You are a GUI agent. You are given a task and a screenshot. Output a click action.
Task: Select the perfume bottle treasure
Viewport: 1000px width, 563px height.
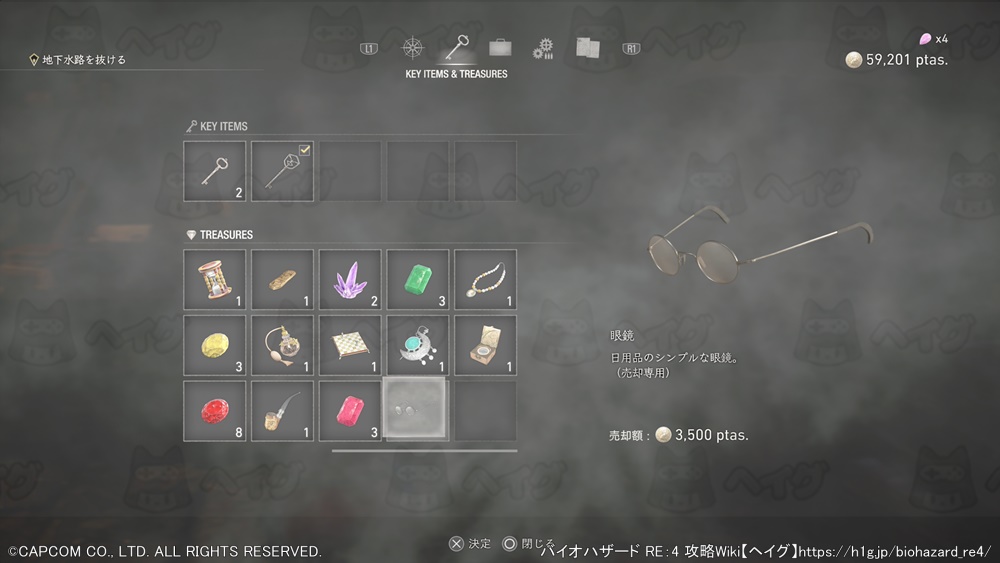(282, 345)
